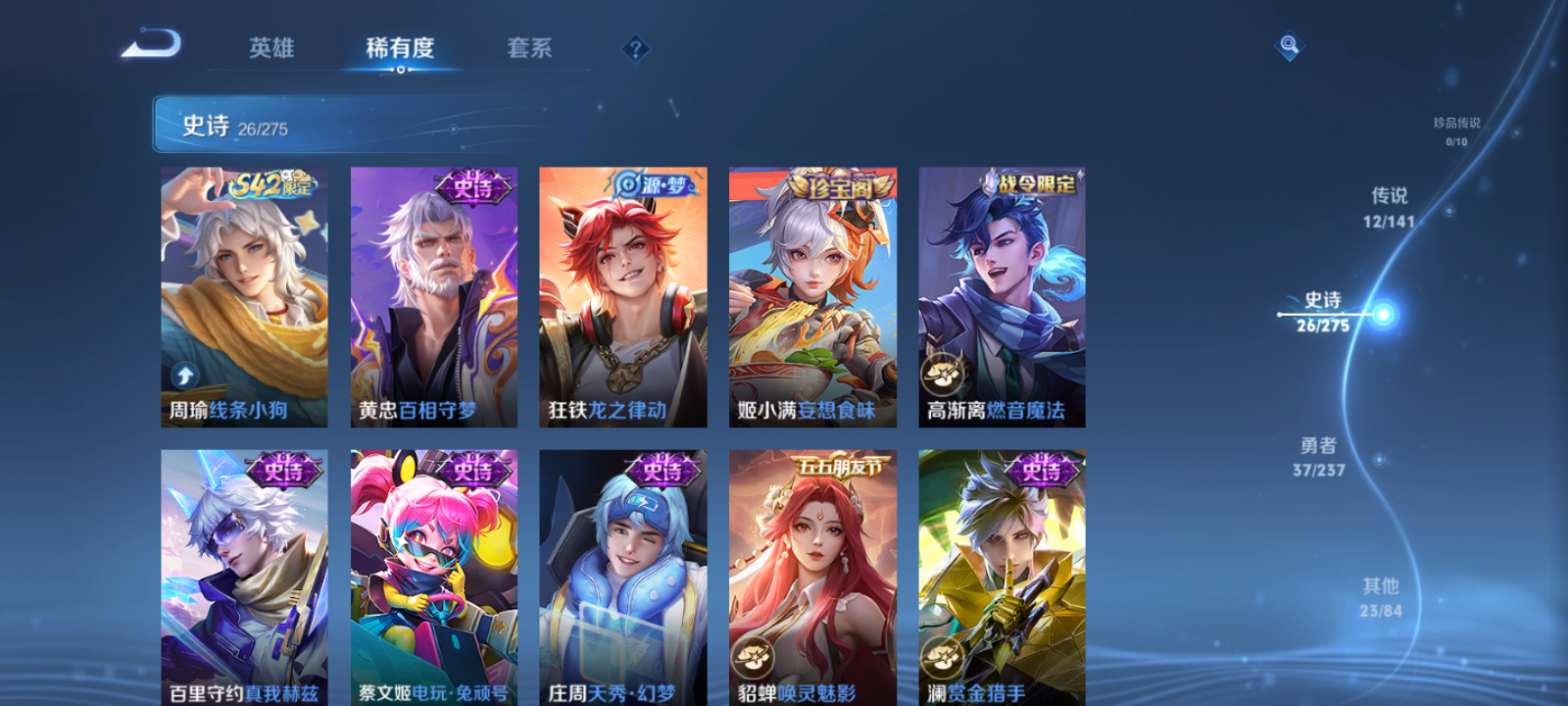The width and height of the screenshot is (1568, 706).
Task: Click the question-mark help icon beside tabs
Action: 635,50
